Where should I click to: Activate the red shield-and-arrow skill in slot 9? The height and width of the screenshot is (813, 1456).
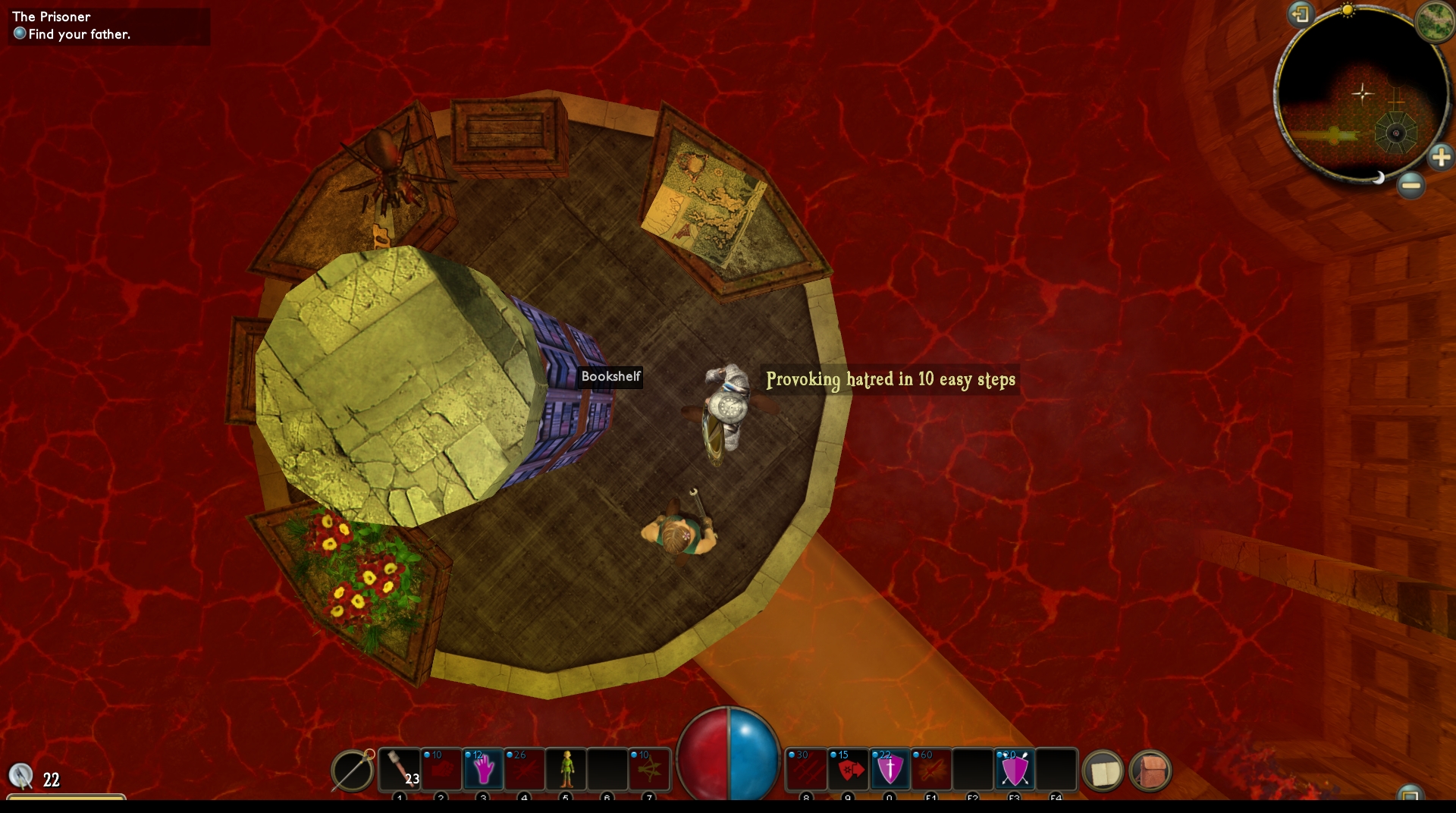point(848,770)
